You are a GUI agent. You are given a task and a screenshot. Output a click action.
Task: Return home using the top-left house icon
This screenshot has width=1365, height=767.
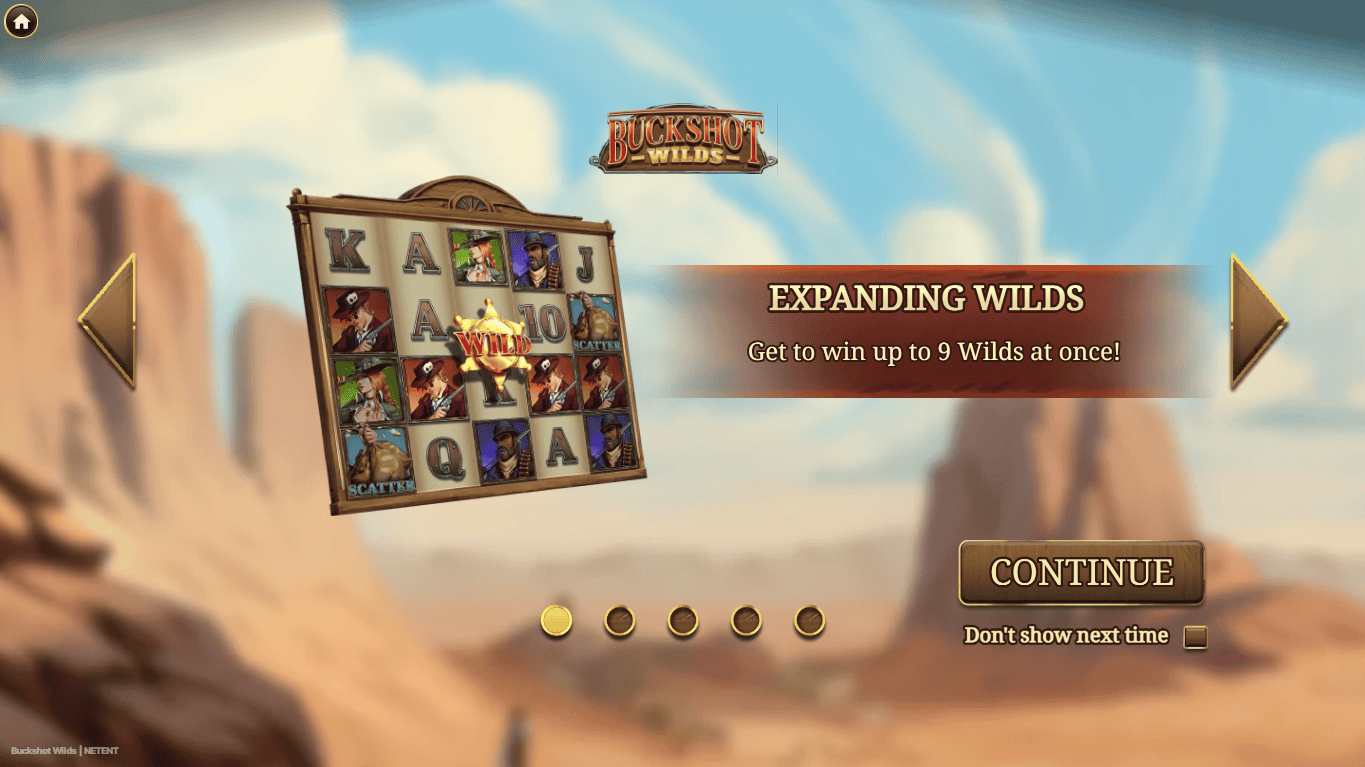click(22, 22)
